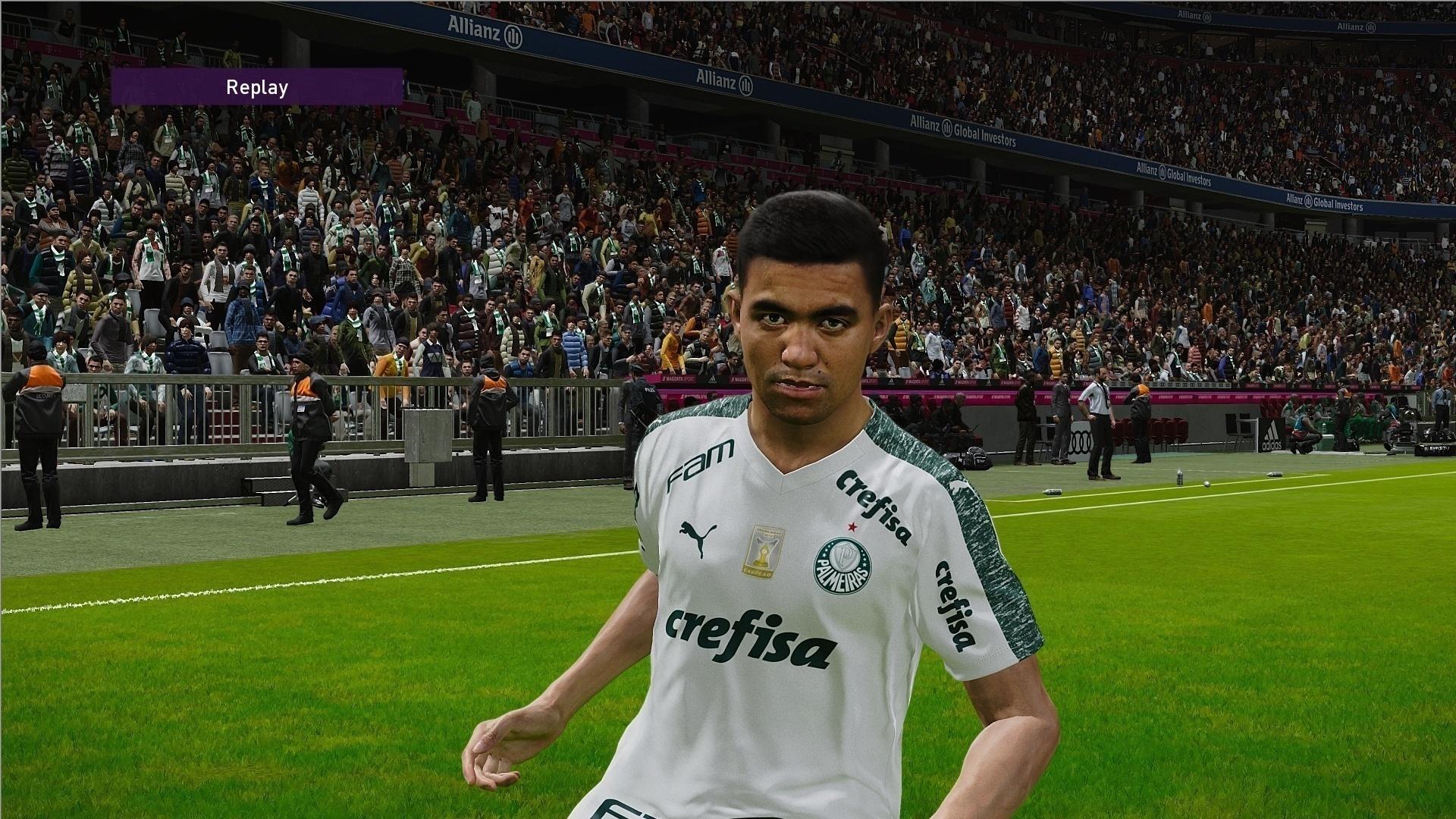Select the red star above the Crefisa logo
The width and height of the screenshot is (1456, 819).
852,526
